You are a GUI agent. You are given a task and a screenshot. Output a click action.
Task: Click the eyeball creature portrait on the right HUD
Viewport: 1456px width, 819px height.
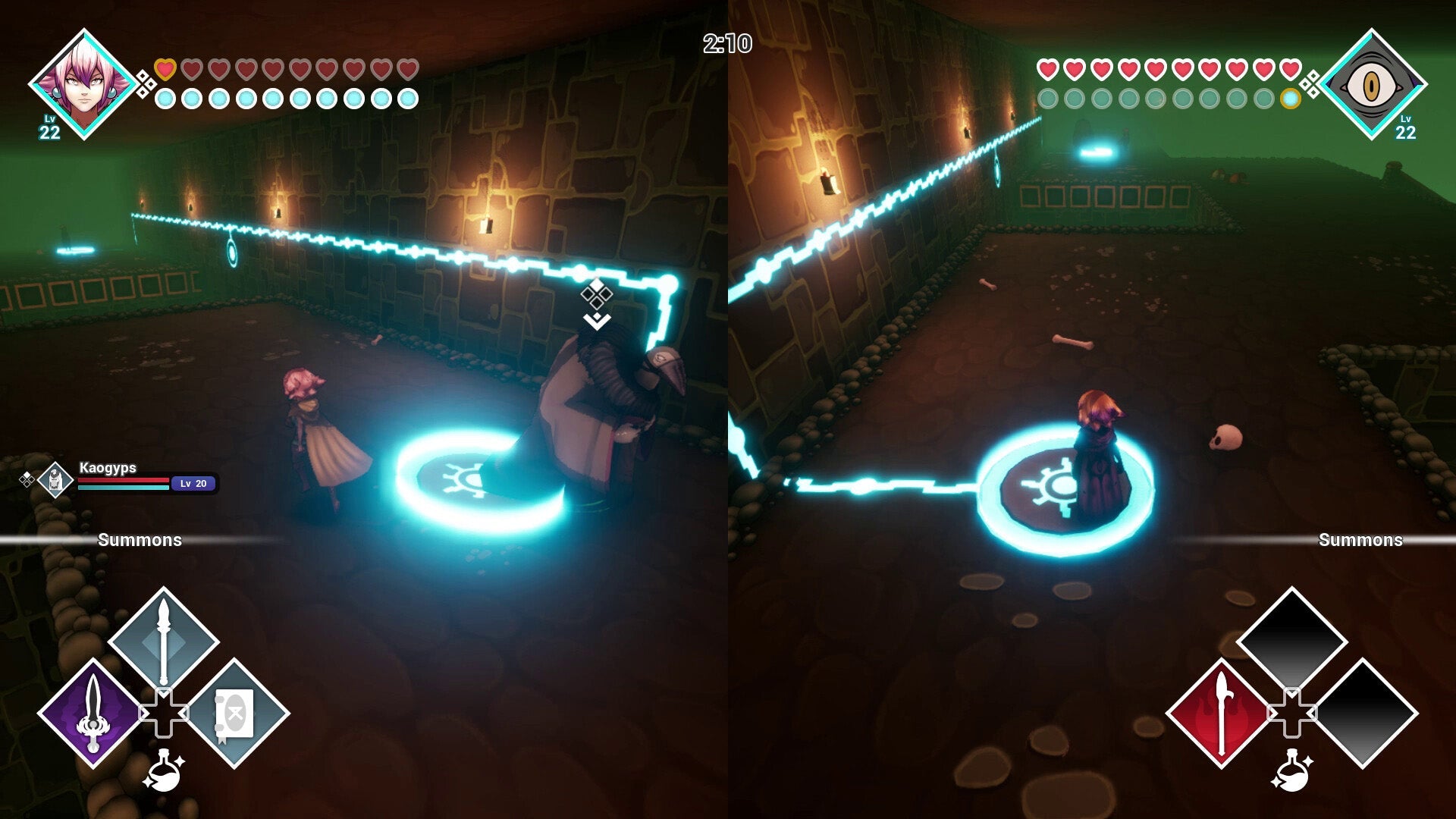pyautogui.click(x=1373, y=83)
